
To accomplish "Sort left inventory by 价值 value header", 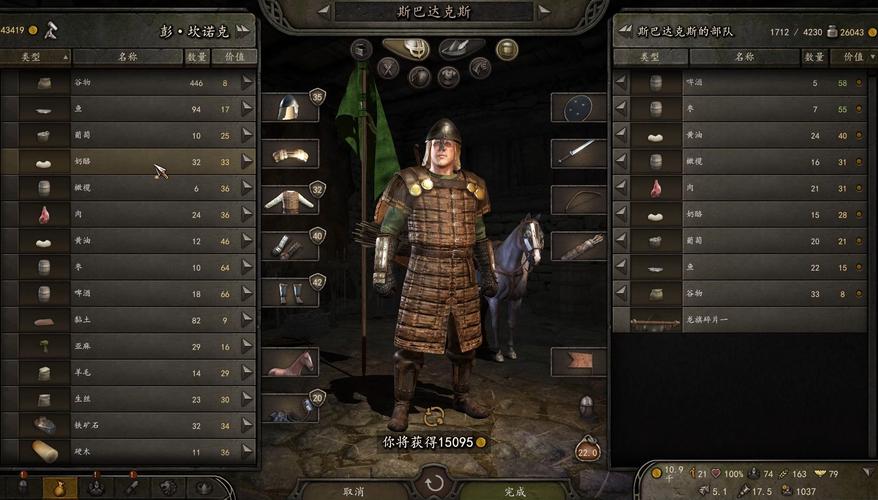I will (x=235, y=57).
